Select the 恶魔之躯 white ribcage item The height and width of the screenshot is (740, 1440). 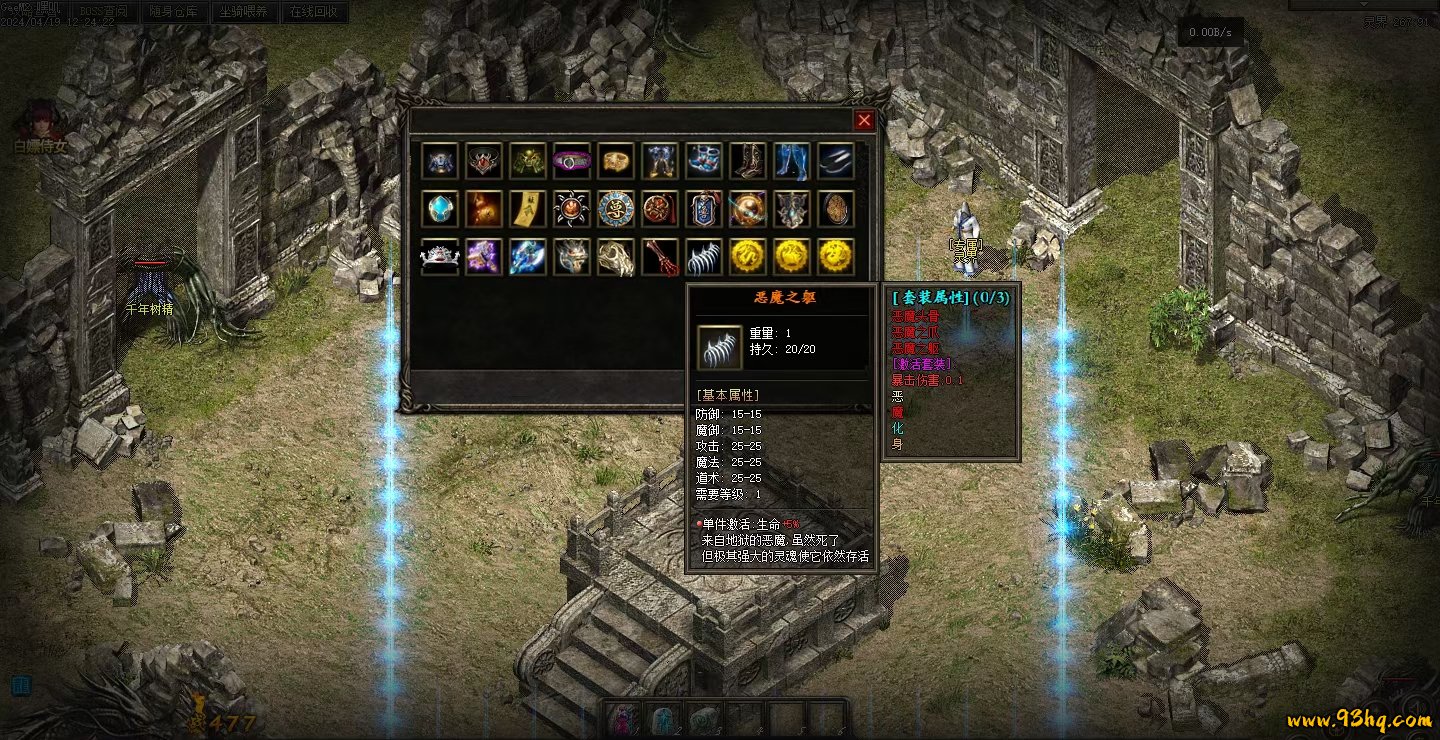point(704,256)
